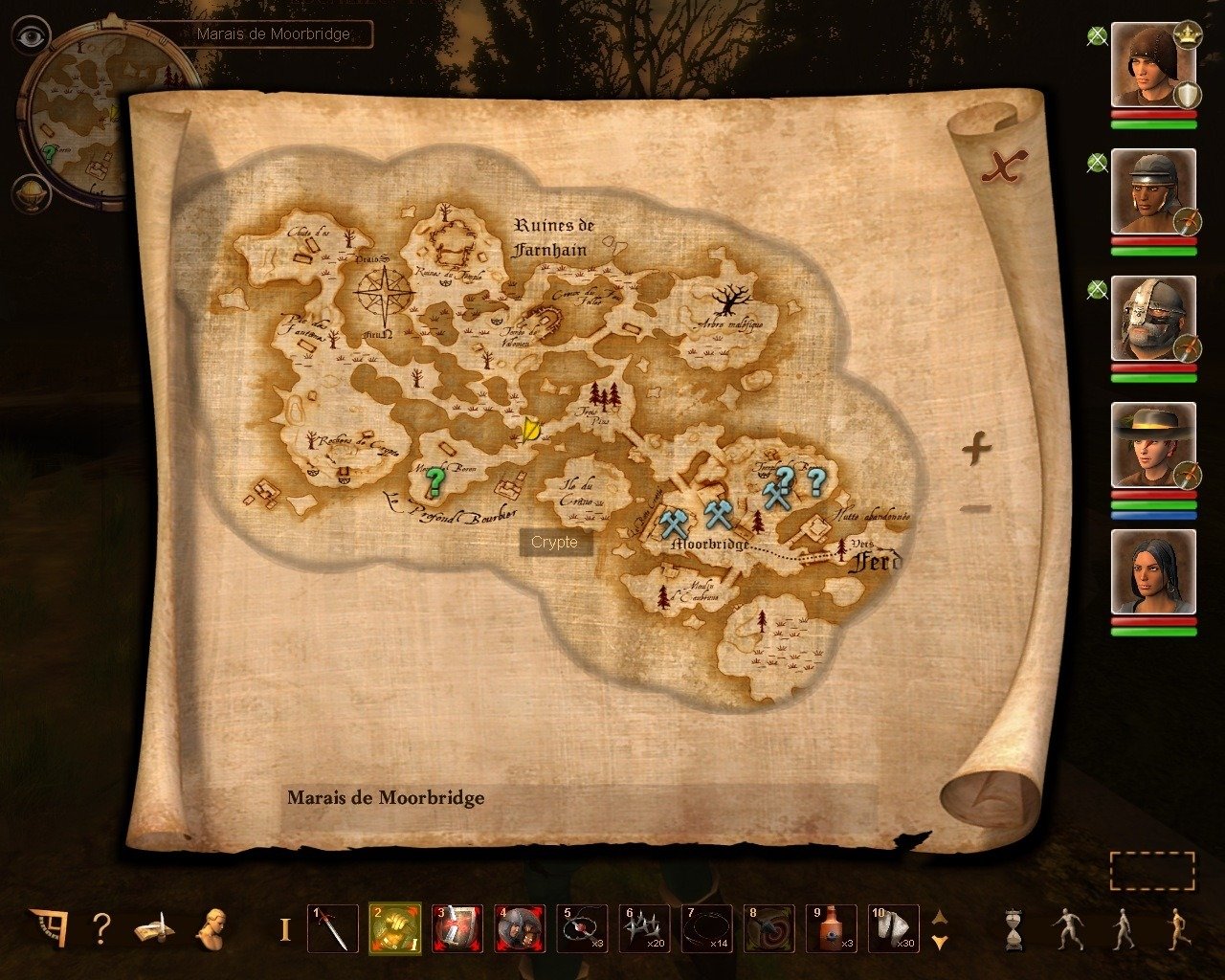Zoom out the map with the minus button
Image resolution: width=1225 pixels, height=980 pixels.
(x=975, y=508)
